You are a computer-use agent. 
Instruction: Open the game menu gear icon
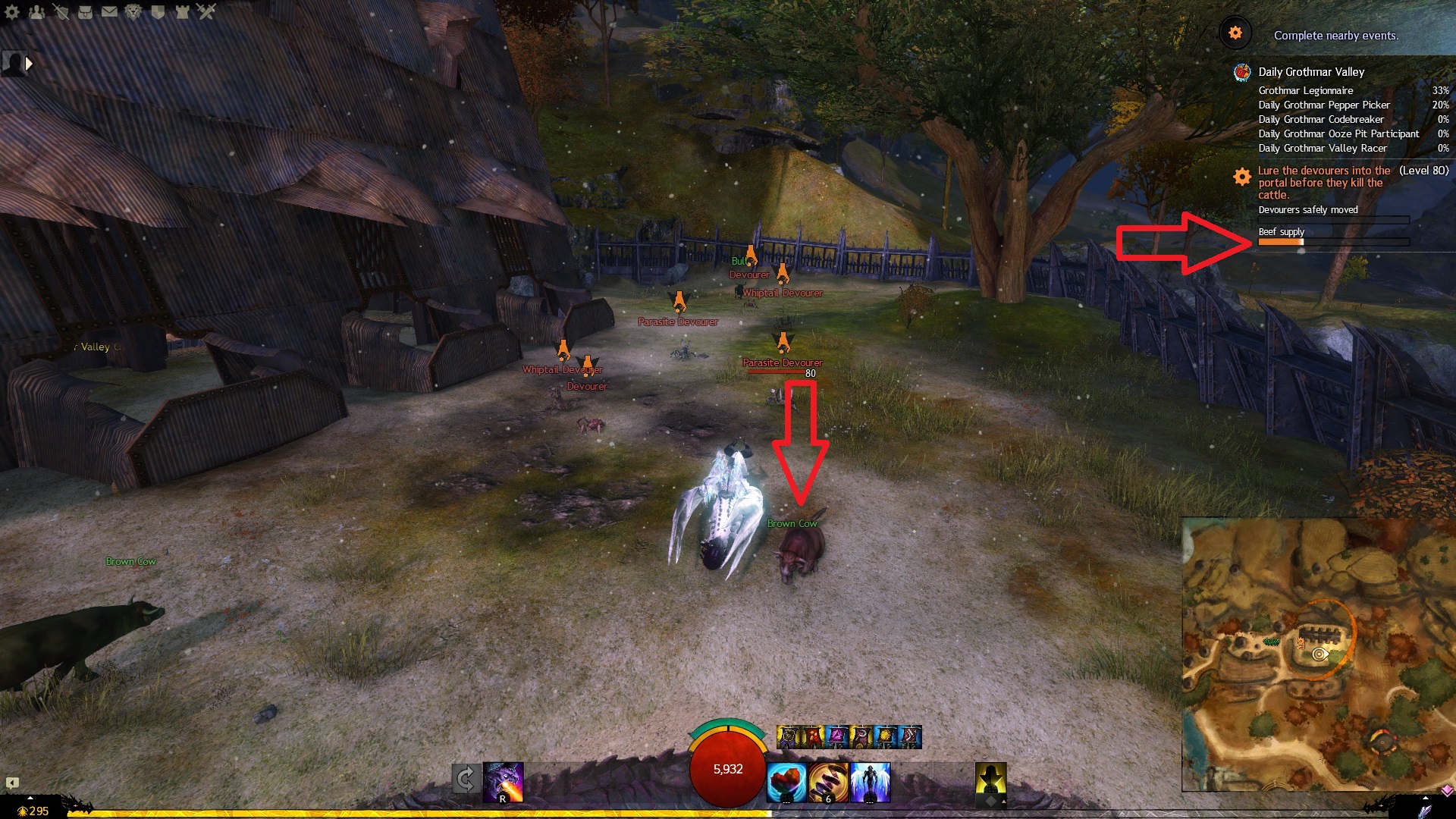12,11
